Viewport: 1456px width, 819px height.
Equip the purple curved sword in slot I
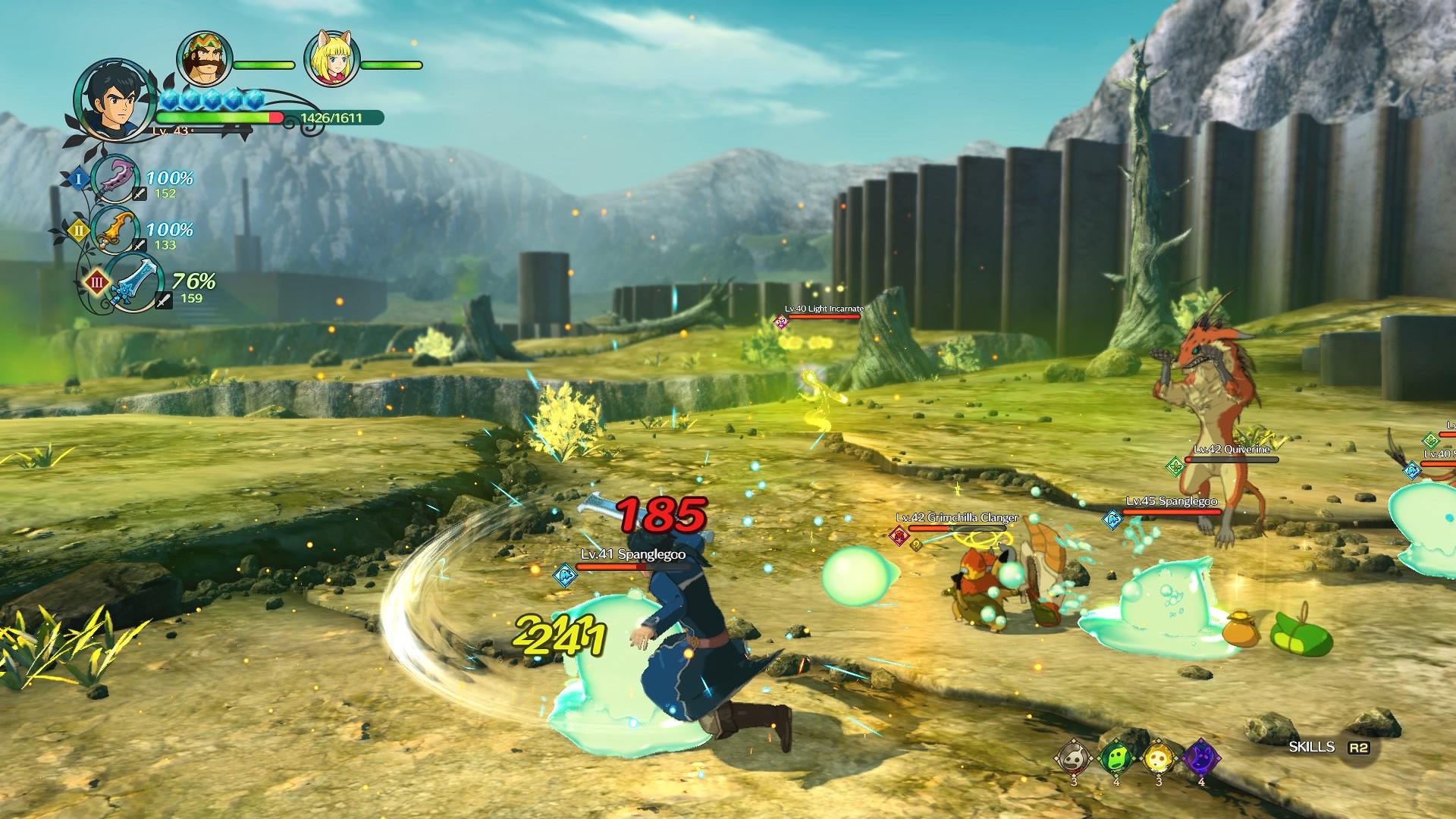pyautogui.click(x=115, y=179)
